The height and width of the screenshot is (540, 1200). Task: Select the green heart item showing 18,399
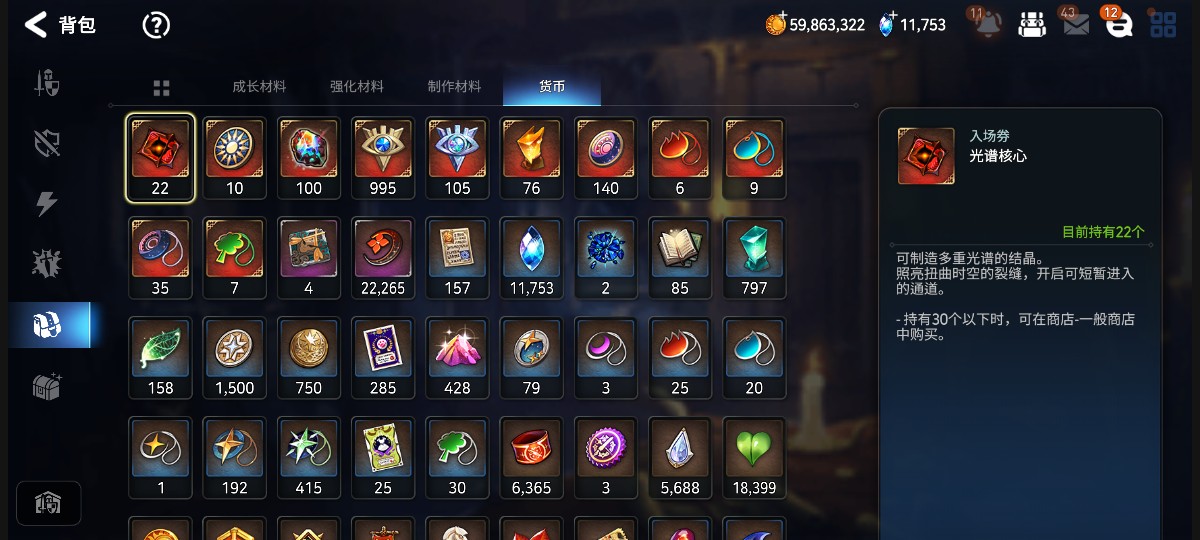(x=754, y=458)
